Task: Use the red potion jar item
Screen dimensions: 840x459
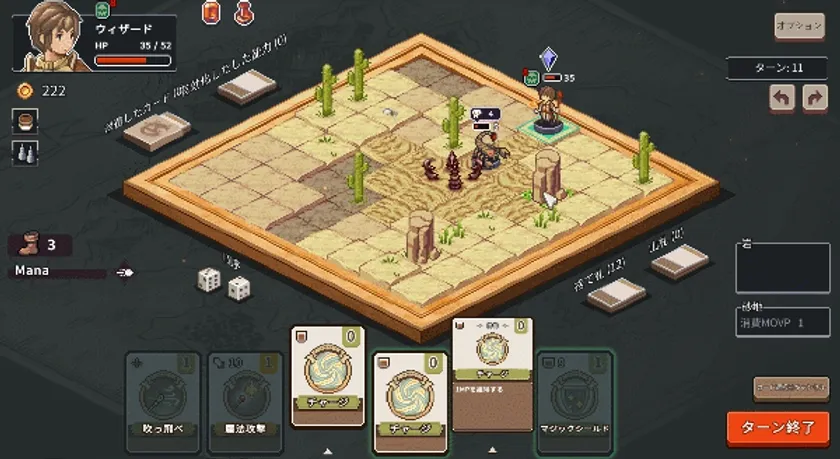Action: [211, 12]
